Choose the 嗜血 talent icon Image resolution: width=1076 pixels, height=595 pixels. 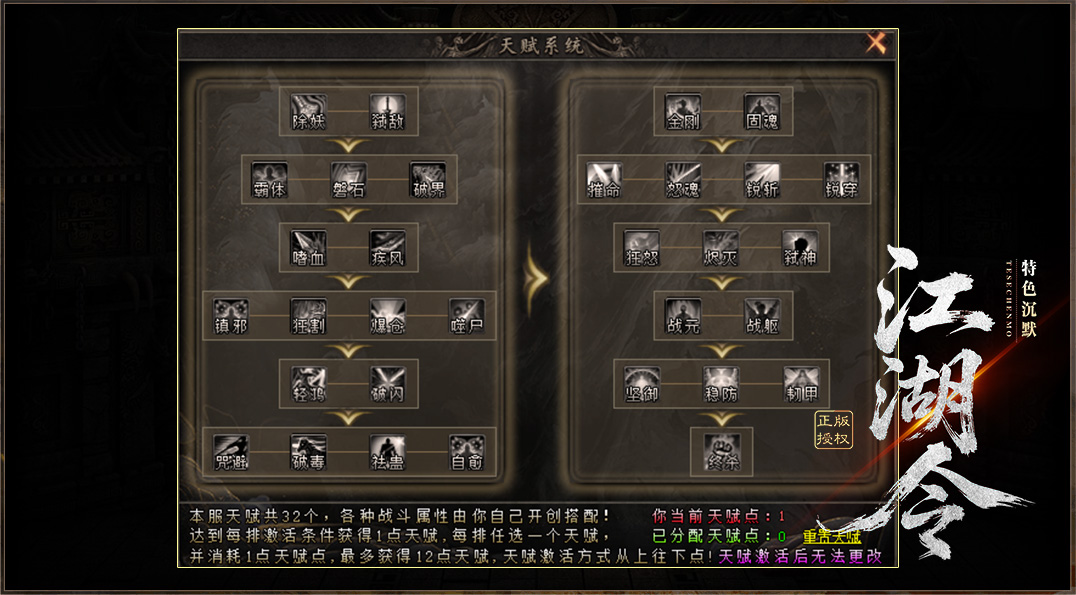pos(309,243)
